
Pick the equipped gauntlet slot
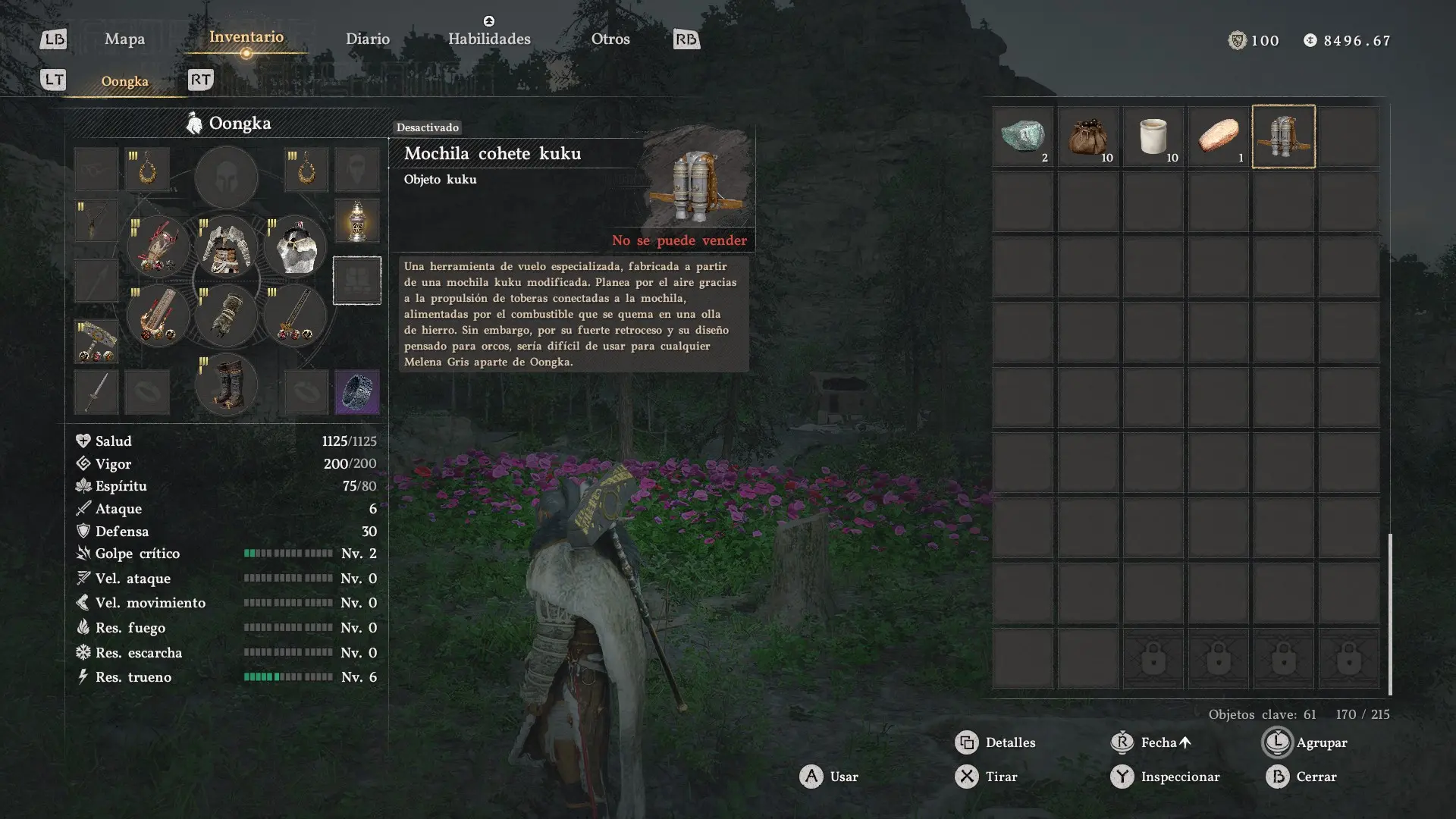(x=226, y=315)
